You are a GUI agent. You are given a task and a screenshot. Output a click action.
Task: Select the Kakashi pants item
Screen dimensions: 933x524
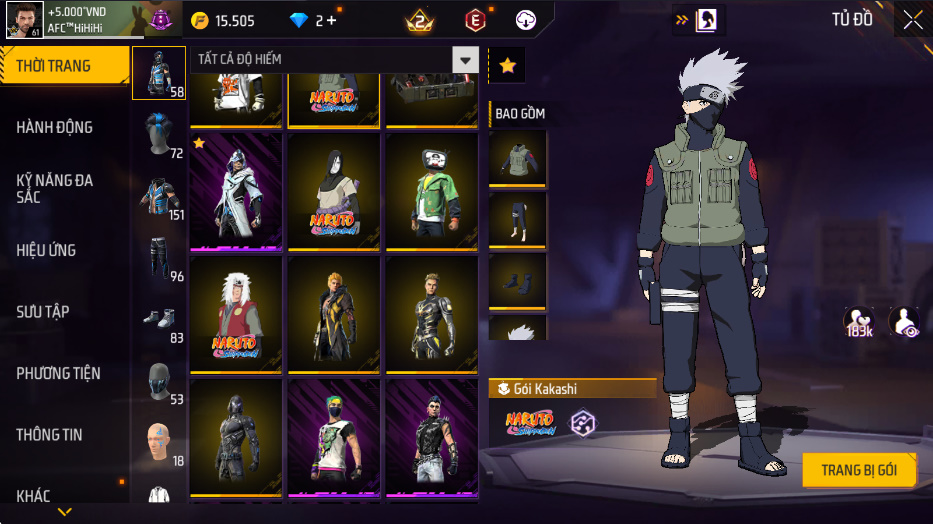(517, 219)
